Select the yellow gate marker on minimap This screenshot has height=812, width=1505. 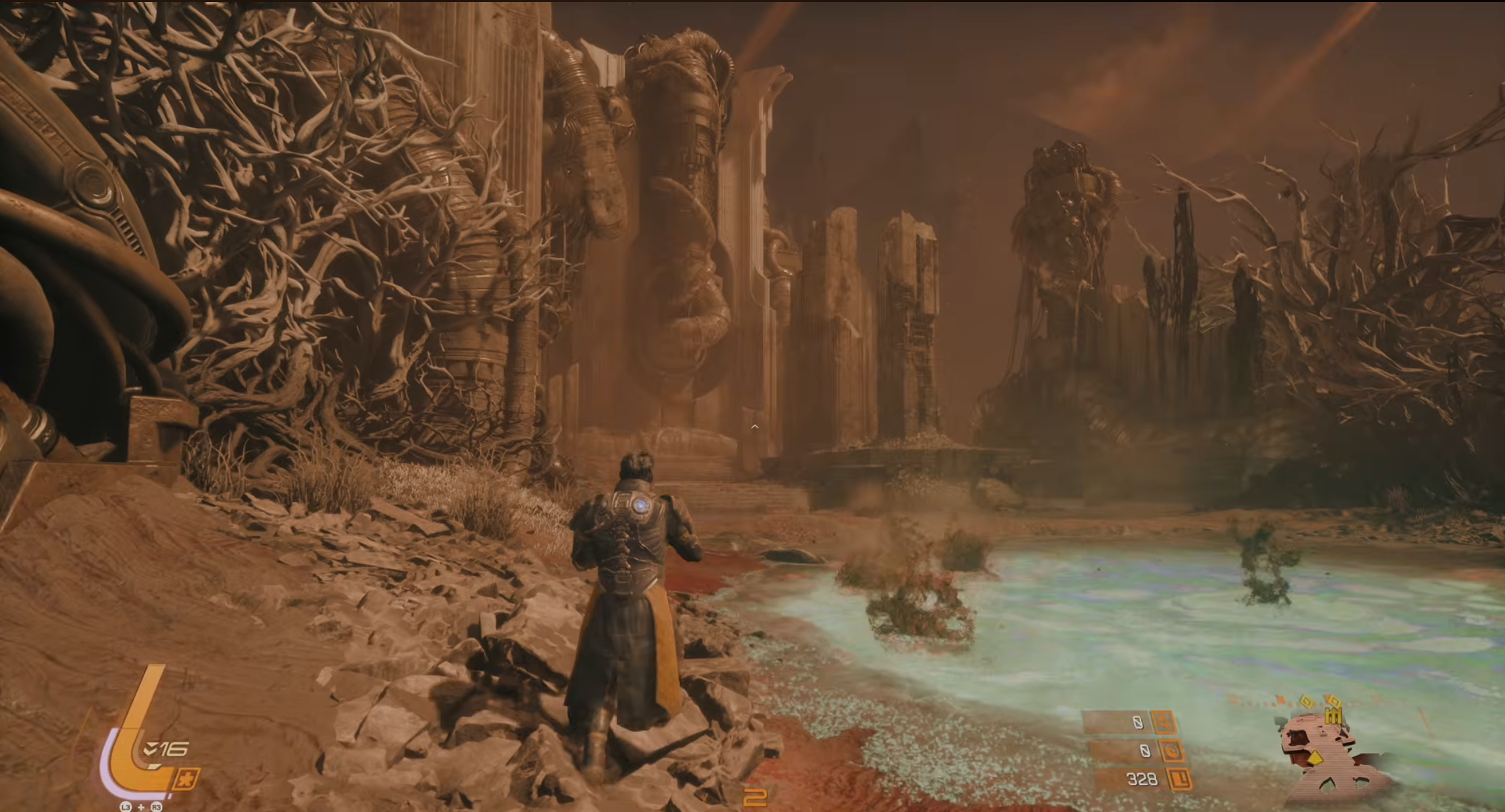(1333, 715)
